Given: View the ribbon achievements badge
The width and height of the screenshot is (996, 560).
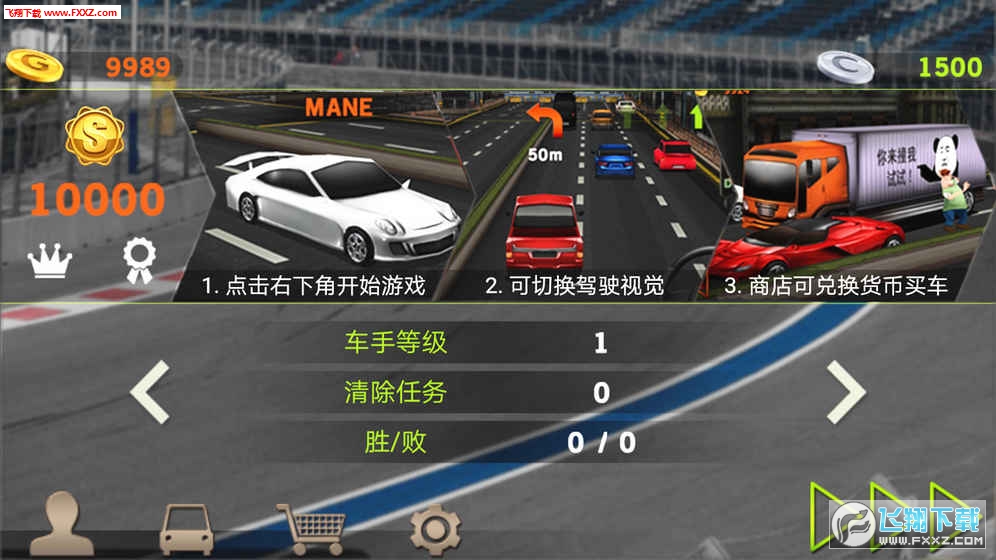Looking at the screenshot, I should coord(137,261).
